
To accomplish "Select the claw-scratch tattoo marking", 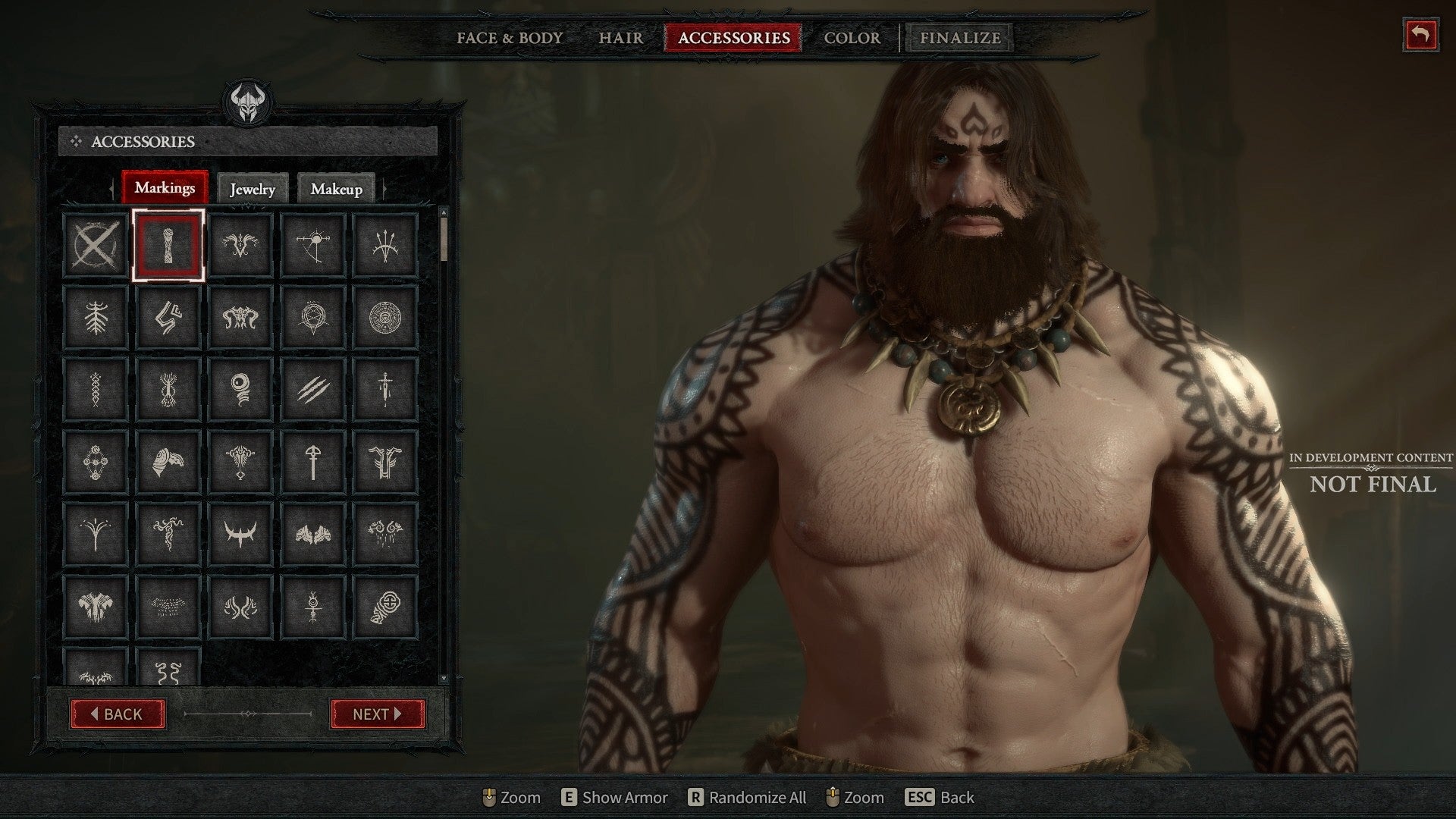I will click(314, 387).
